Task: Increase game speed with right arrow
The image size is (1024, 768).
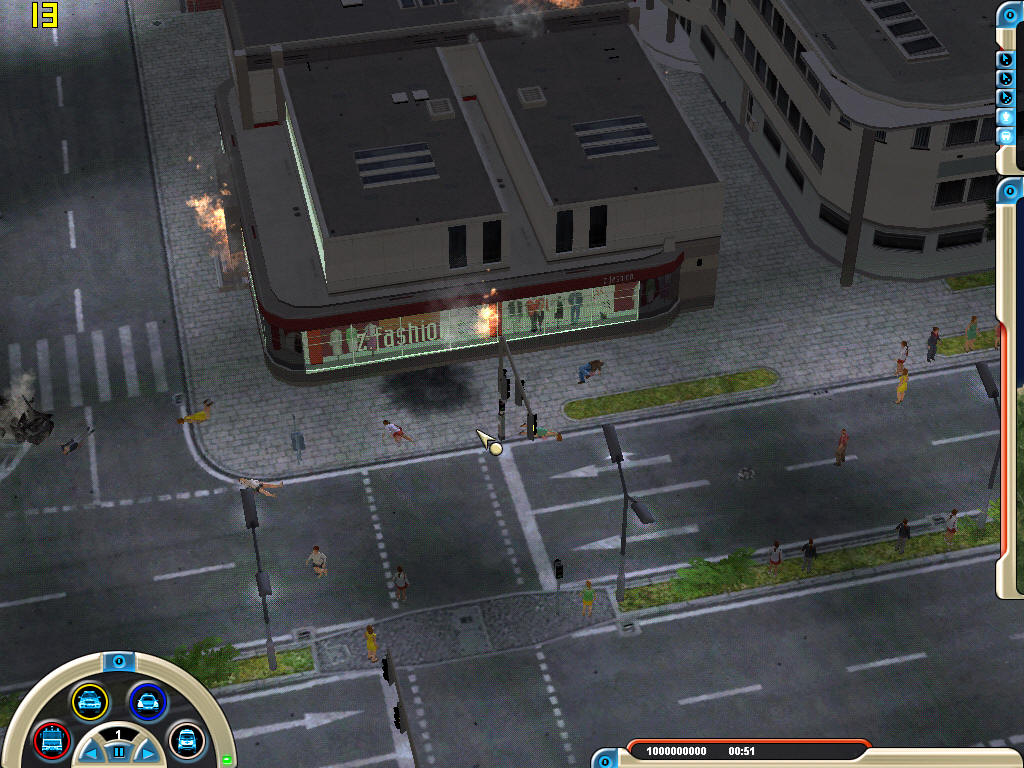Action: [147, 753]
